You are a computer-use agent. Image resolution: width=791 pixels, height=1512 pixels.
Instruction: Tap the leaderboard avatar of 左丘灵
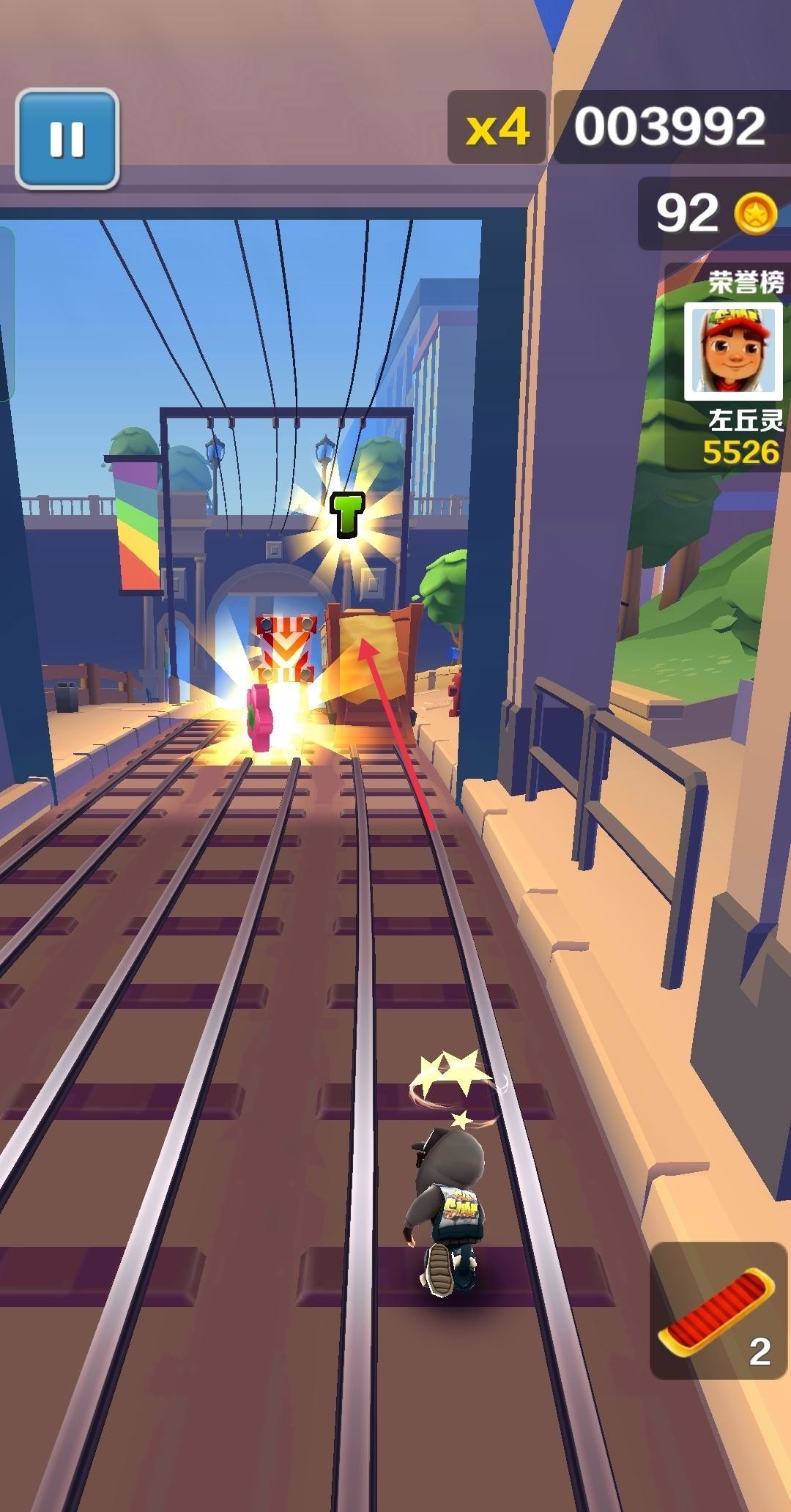[732, 352]
